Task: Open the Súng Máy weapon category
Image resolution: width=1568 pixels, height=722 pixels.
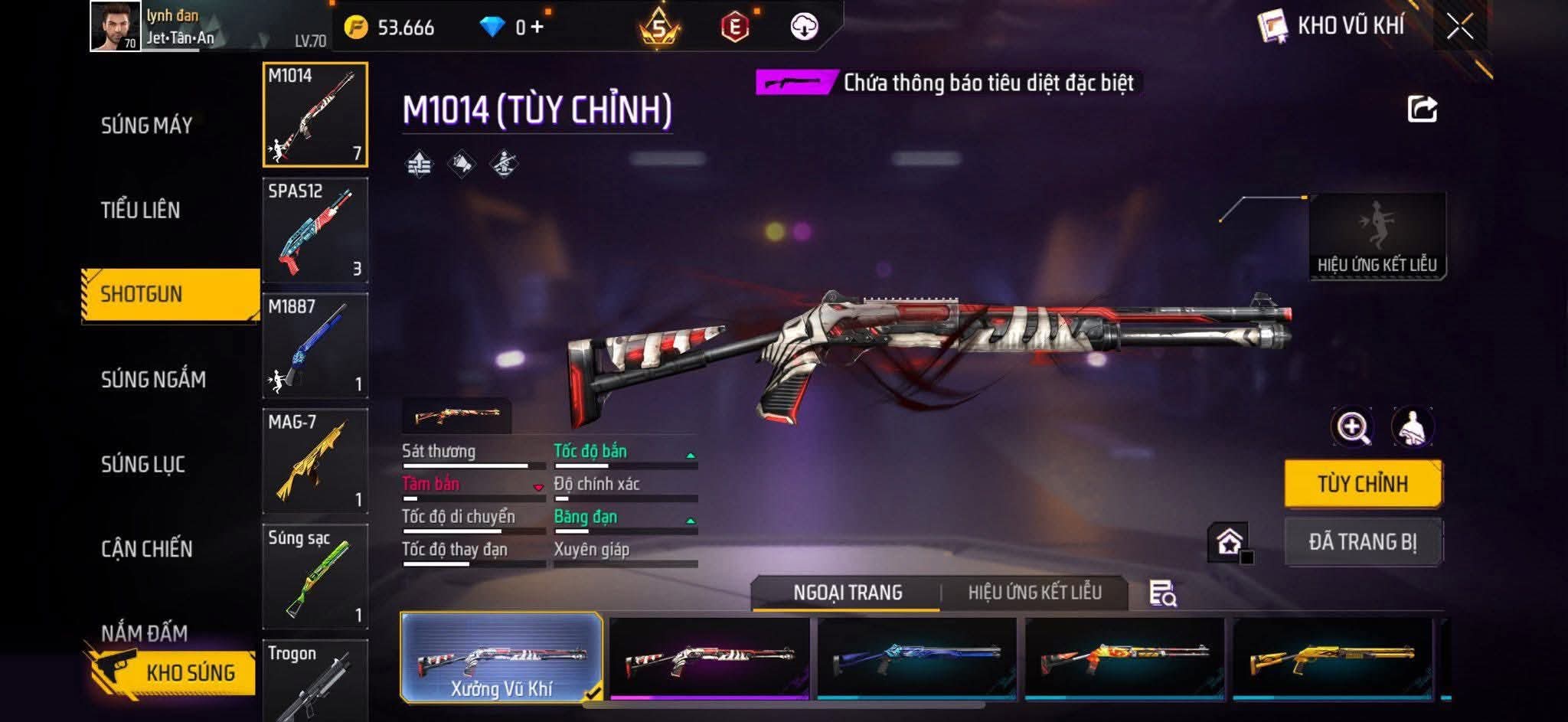Action: click(x=146, y=126)
